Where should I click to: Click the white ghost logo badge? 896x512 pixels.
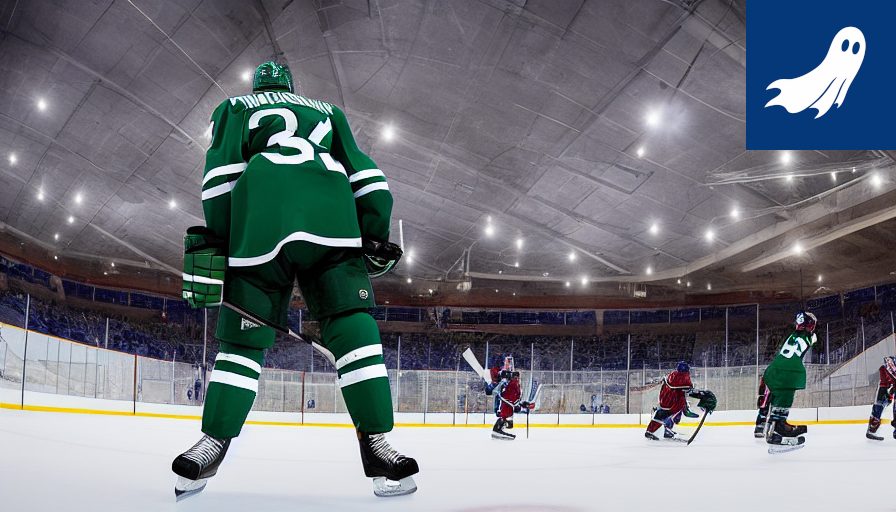(820, 74)
